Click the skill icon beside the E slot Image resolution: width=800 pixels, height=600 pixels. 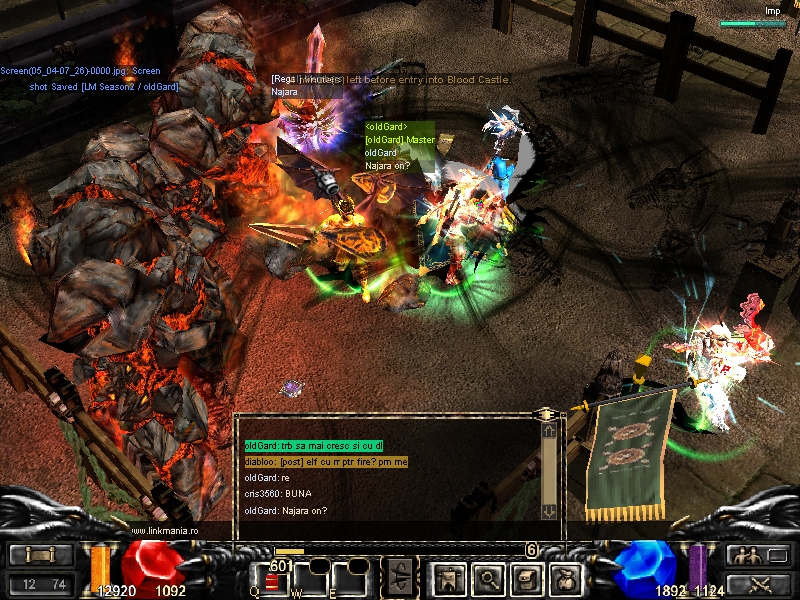click(x=398, y=577)
